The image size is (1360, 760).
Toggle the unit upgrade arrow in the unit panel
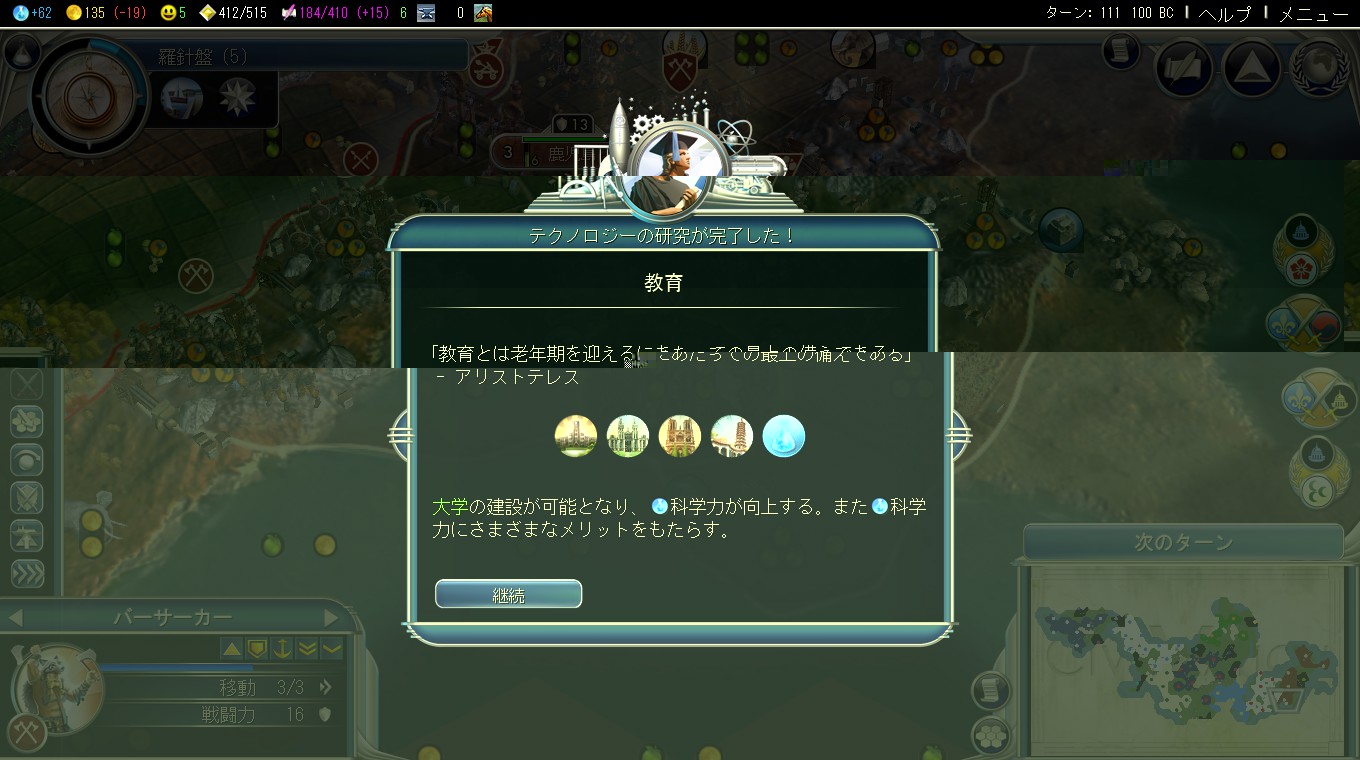pos(232,649)
